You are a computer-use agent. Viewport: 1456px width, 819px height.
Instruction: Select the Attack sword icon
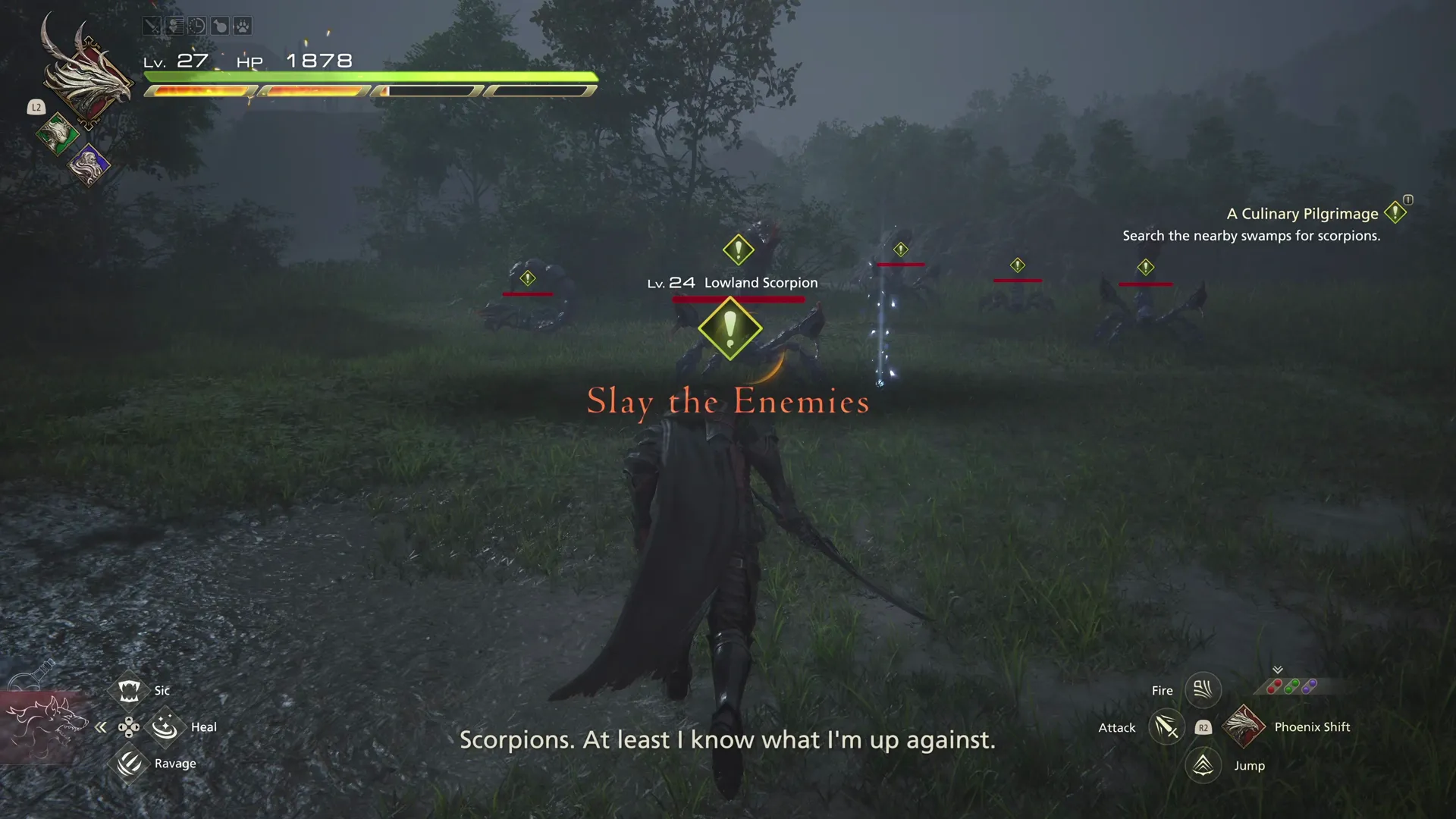point(1166,727)
